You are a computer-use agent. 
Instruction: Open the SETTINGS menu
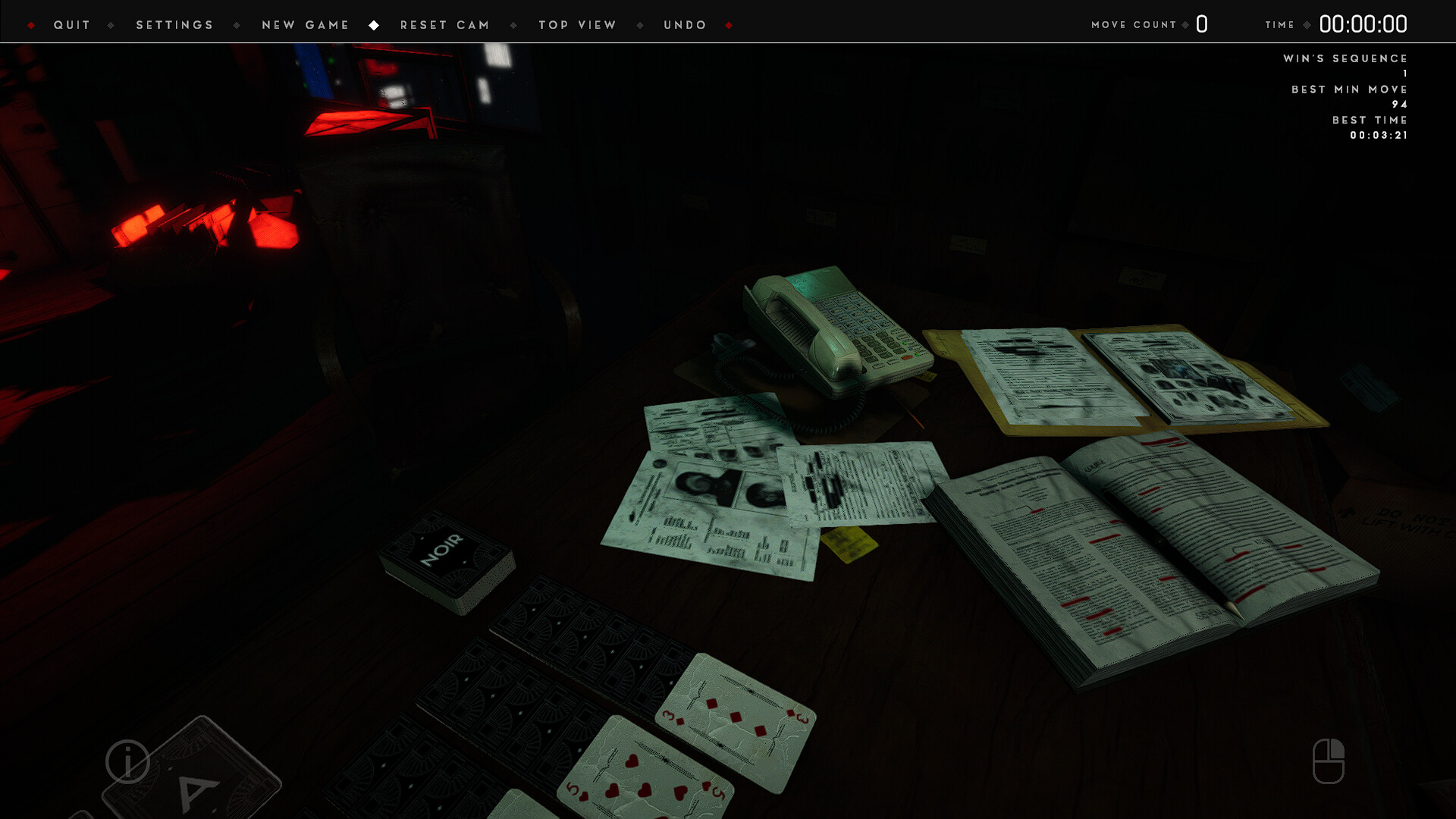coord(174,24)
